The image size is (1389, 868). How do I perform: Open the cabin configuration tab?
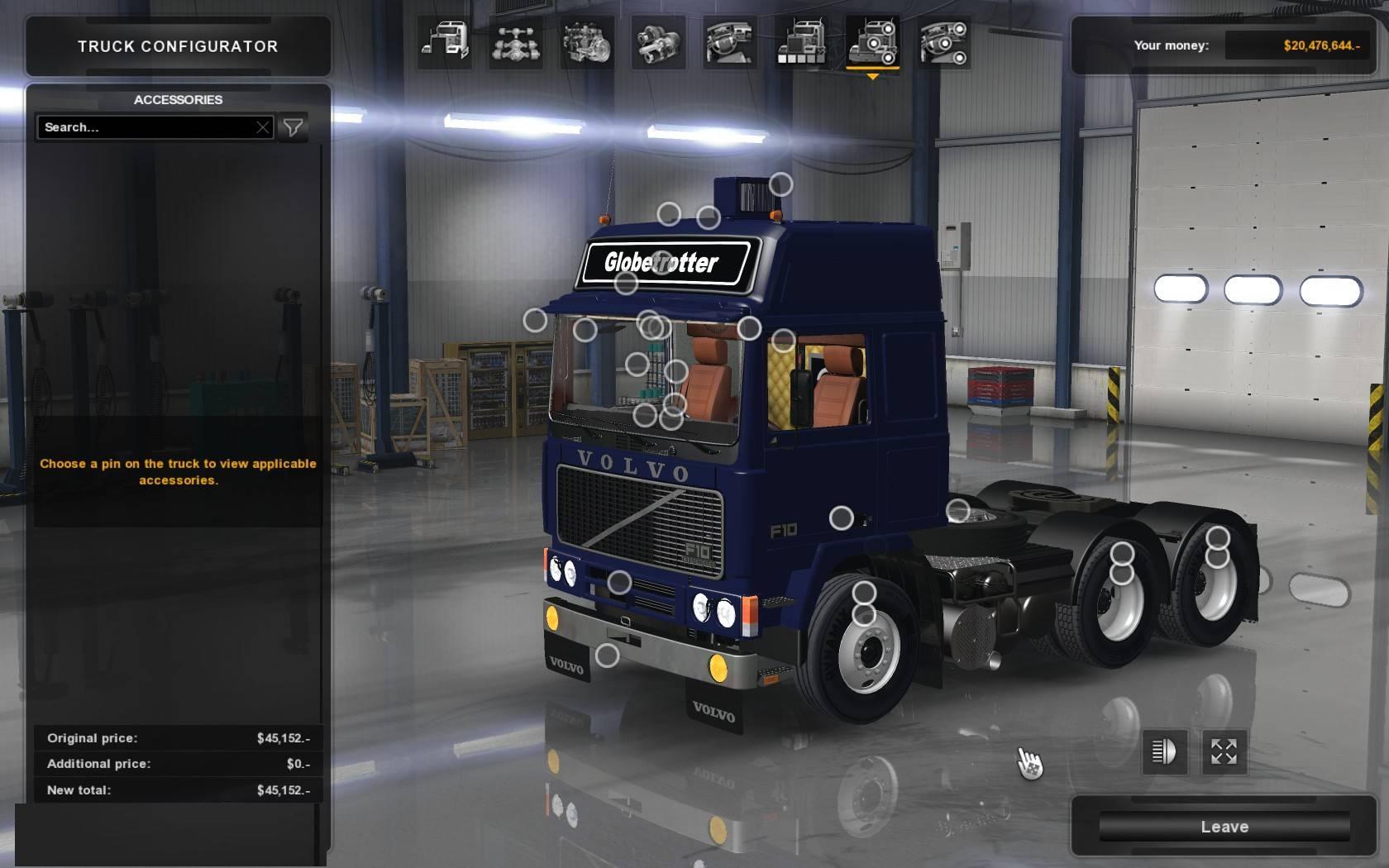click(x=444, y=42)
